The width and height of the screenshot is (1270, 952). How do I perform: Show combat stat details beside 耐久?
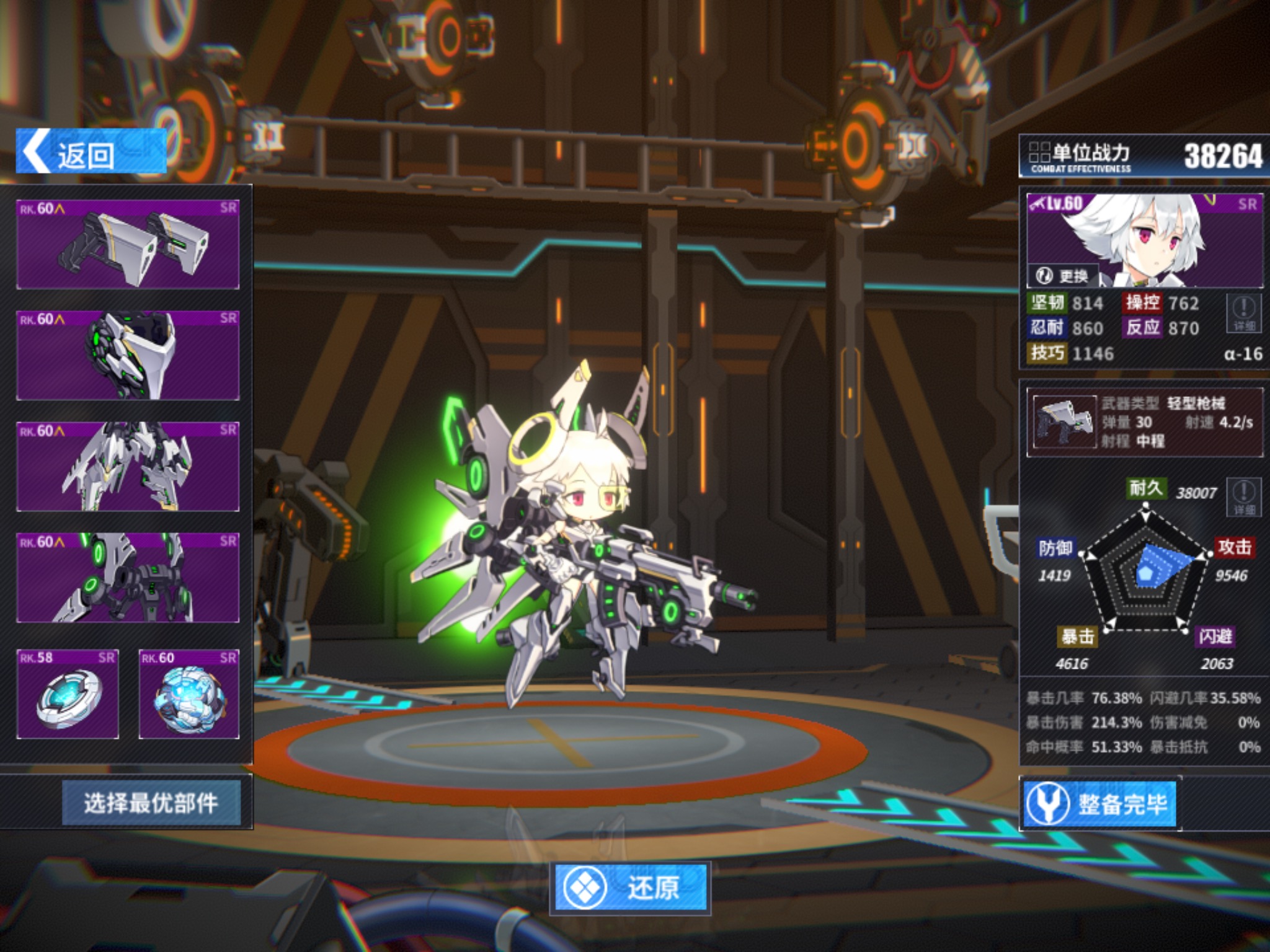pyautogui.click(x=1244, y=496)
